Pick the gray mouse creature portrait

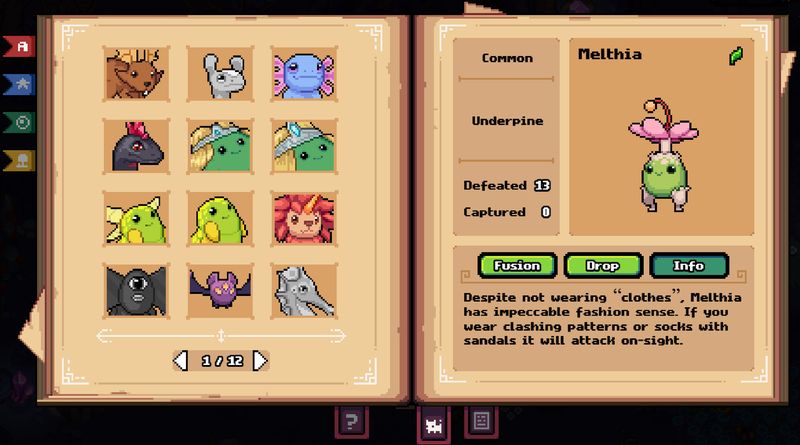(x=220, y=73)
